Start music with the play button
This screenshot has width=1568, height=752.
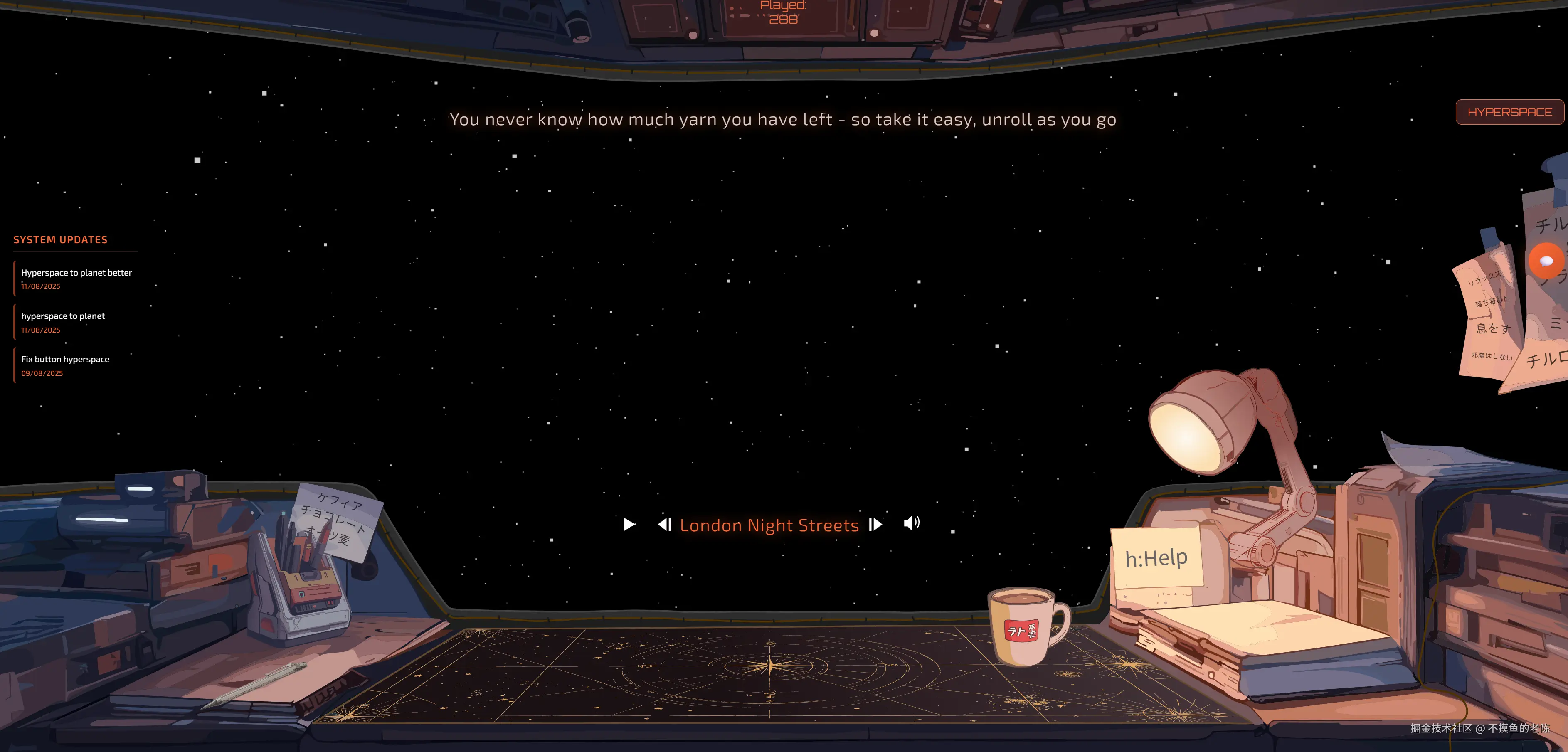pyautogui.click(x=629, y=524)
